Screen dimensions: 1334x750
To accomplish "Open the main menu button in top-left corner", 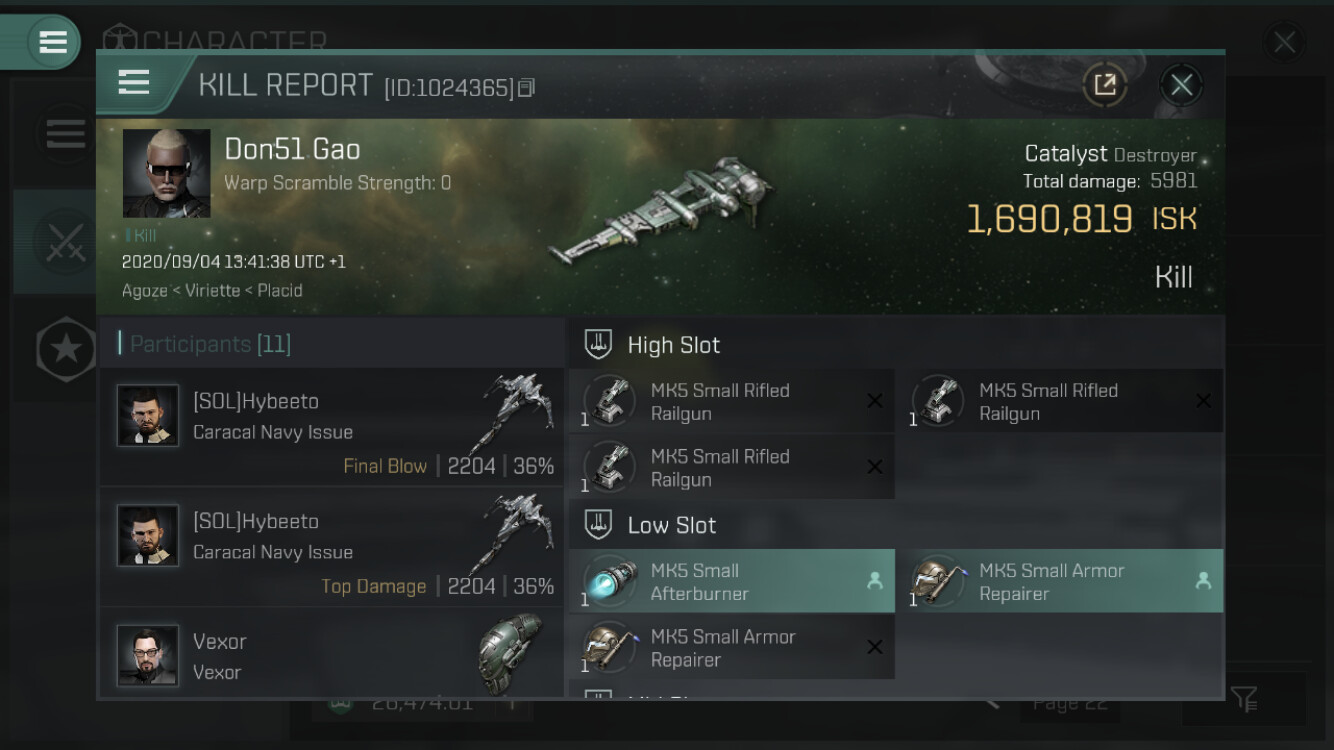I will tap(52, 42).
